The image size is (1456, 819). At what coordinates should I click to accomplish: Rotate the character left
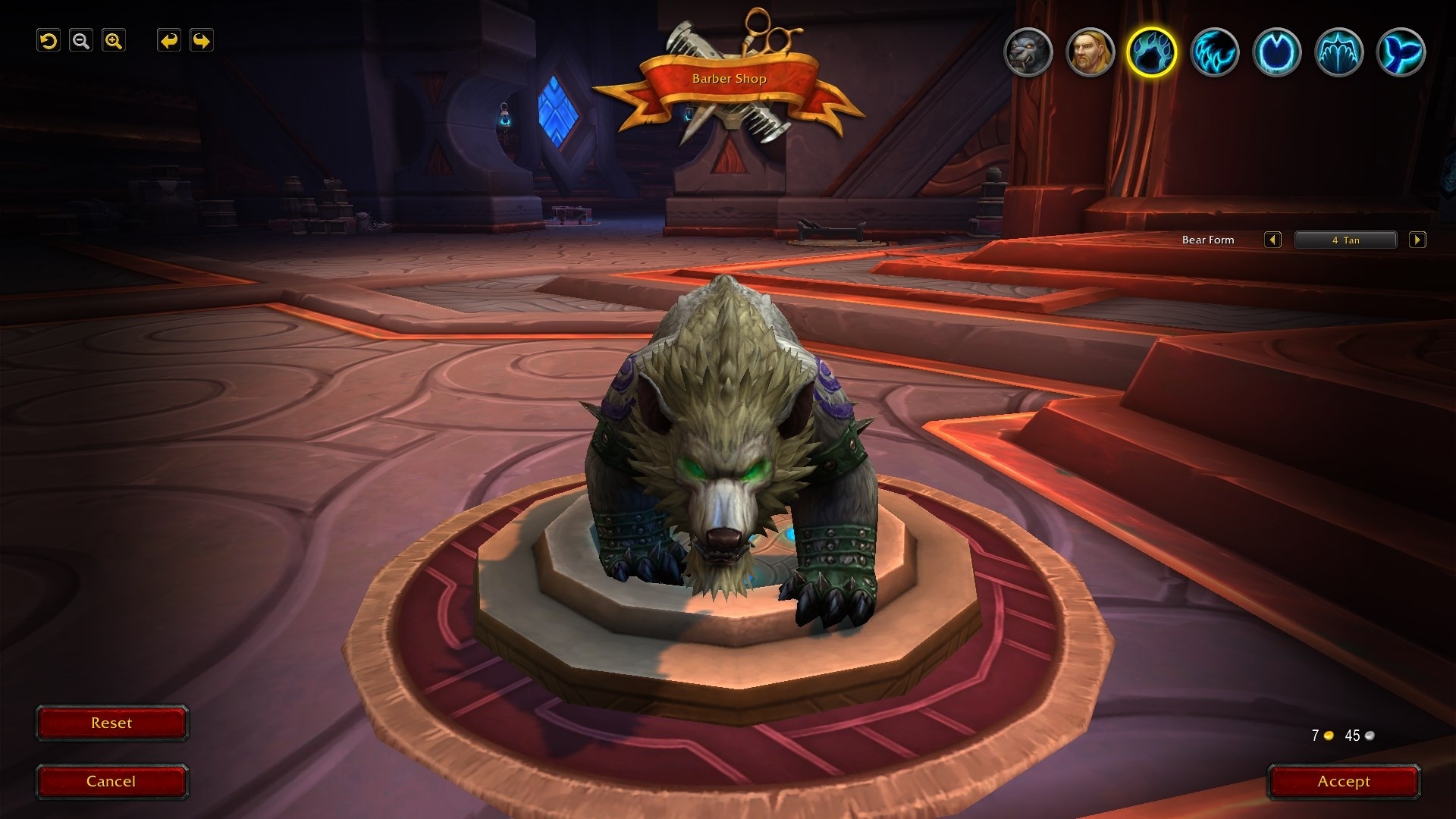tap(169, 41)
